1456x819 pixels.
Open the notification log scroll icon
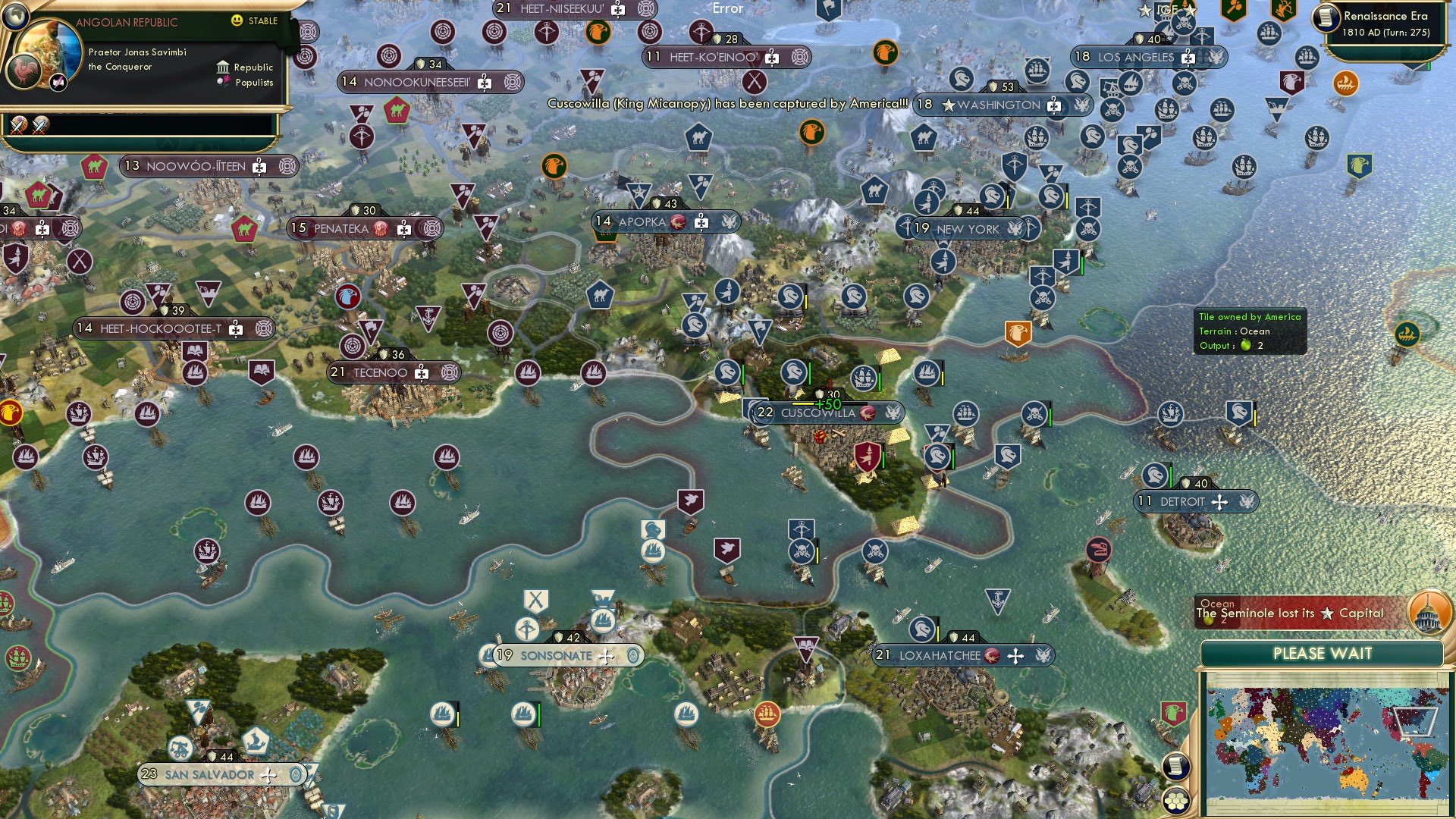coord(1175,767)
